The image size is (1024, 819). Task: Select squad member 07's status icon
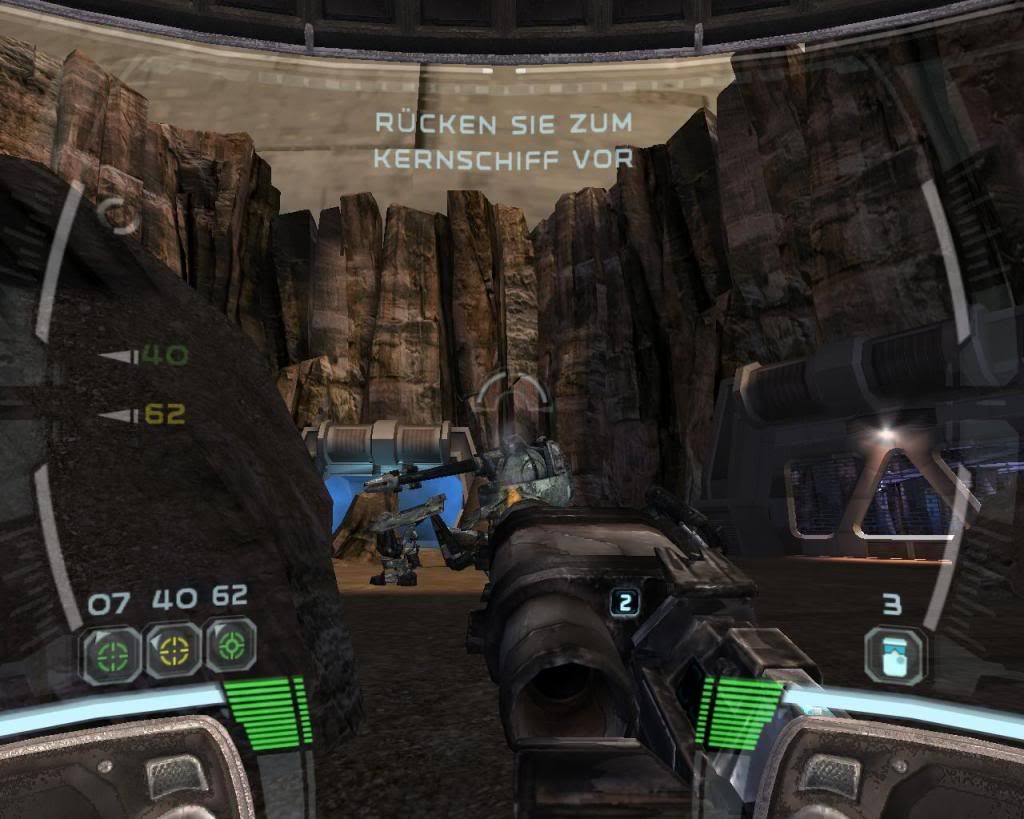pos(112,654)
